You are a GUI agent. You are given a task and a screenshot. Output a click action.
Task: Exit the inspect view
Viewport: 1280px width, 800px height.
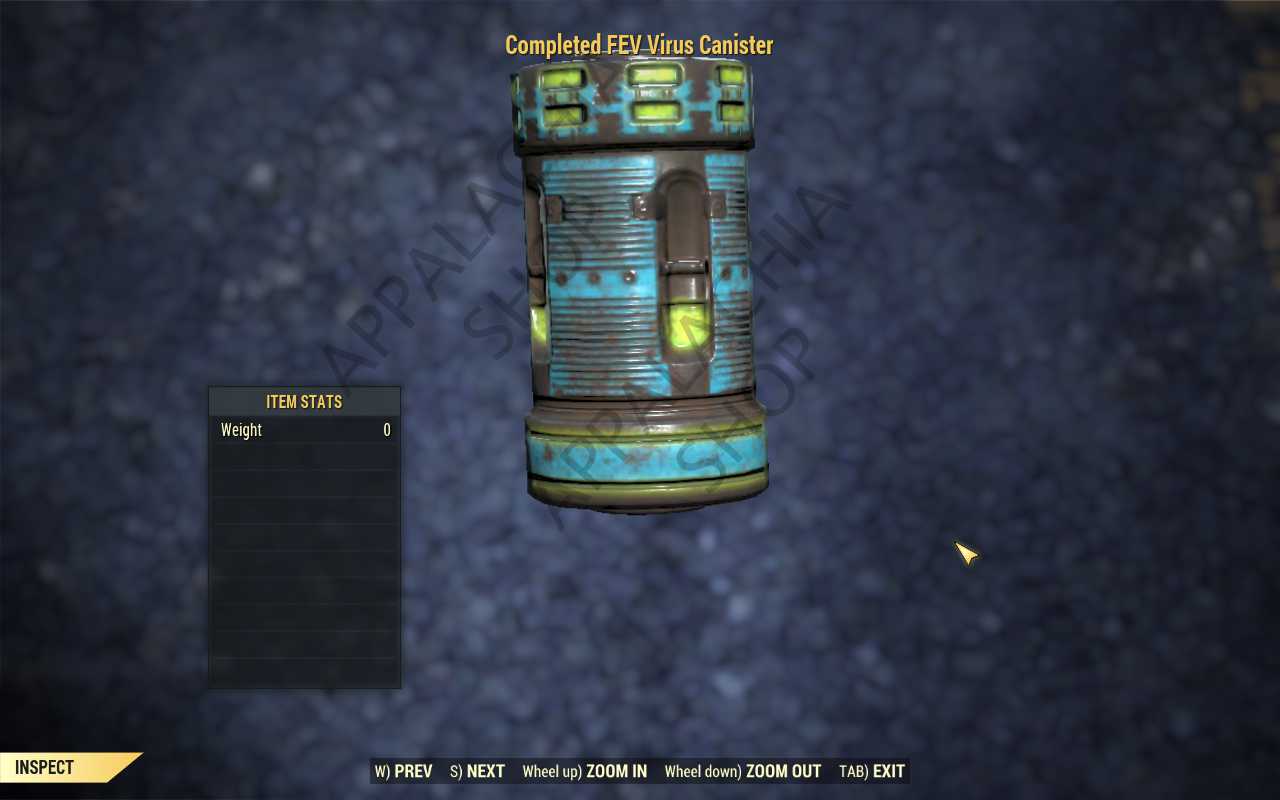872,771
